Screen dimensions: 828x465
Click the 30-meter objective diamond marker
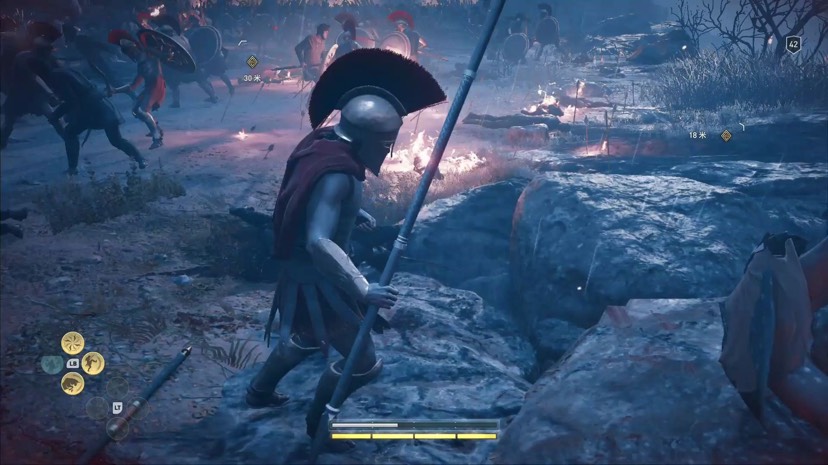tap(252, 62)
